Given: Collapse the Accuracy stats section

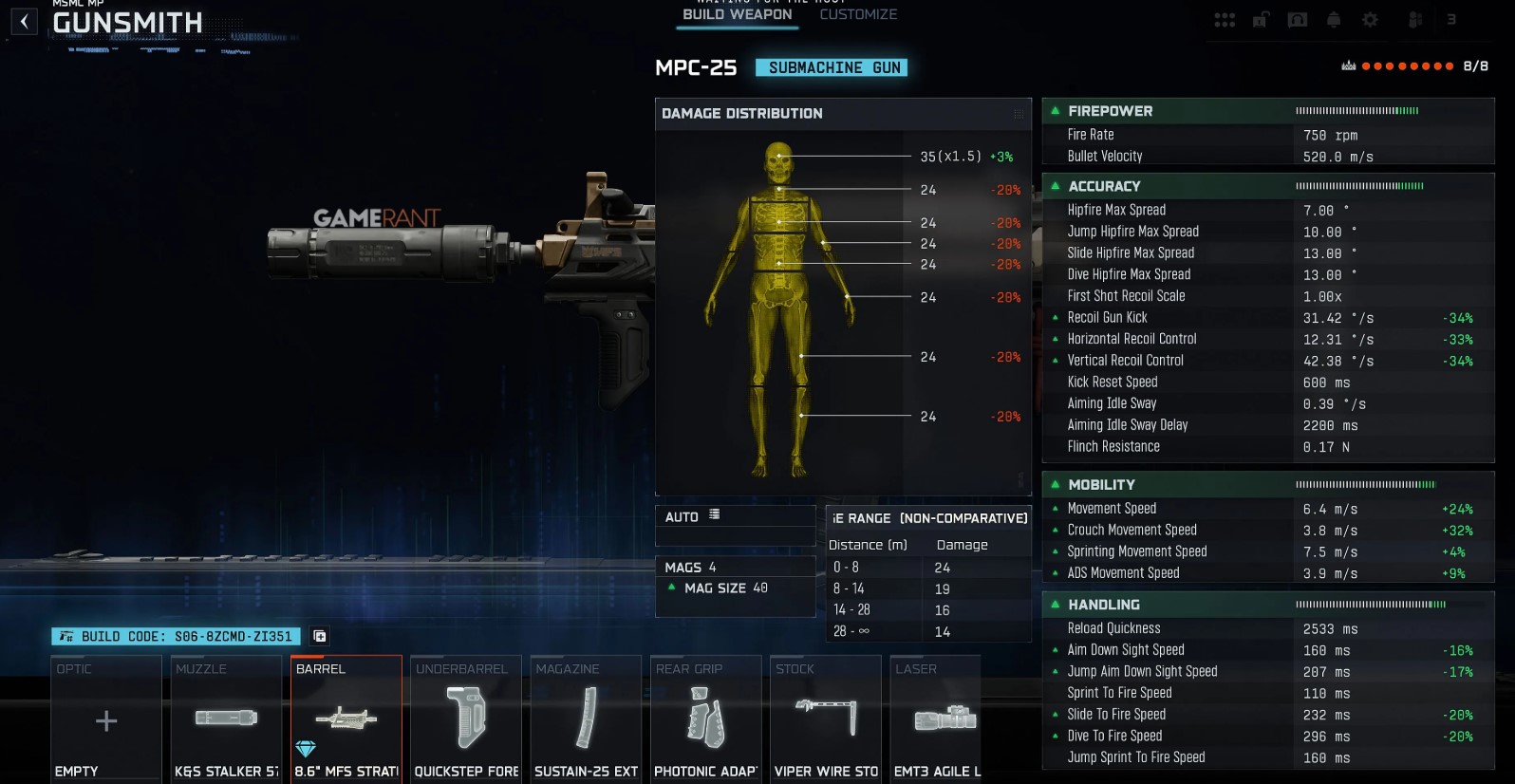Looking at the screenshot, I should tap(1055, 186).
